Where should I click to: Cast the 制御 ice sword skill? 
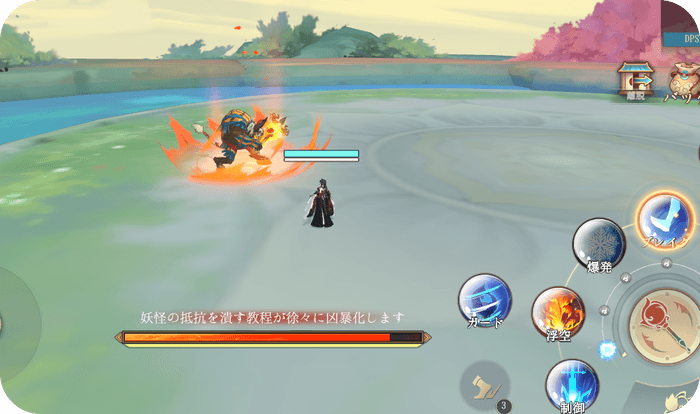coord(572,385)
